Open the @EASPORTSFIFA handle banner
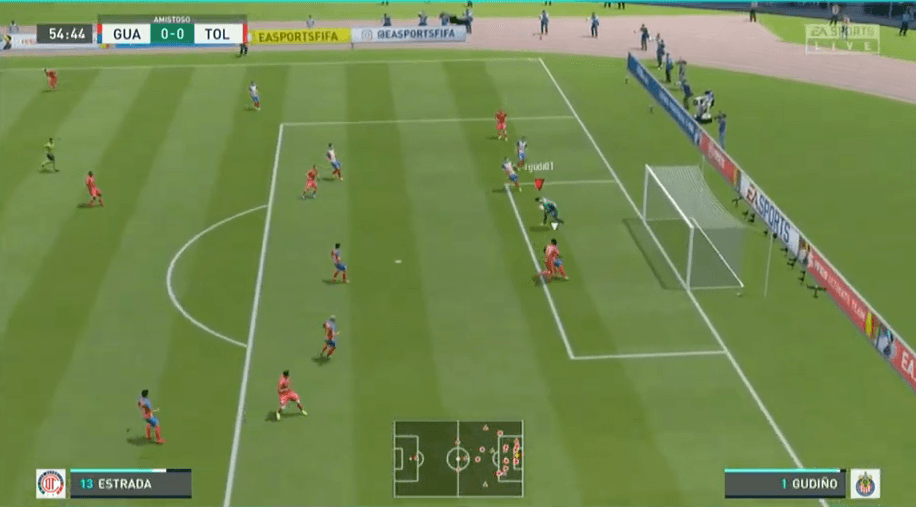The width and height of the screenshot is (916, 507). click(x=409, y=34)
